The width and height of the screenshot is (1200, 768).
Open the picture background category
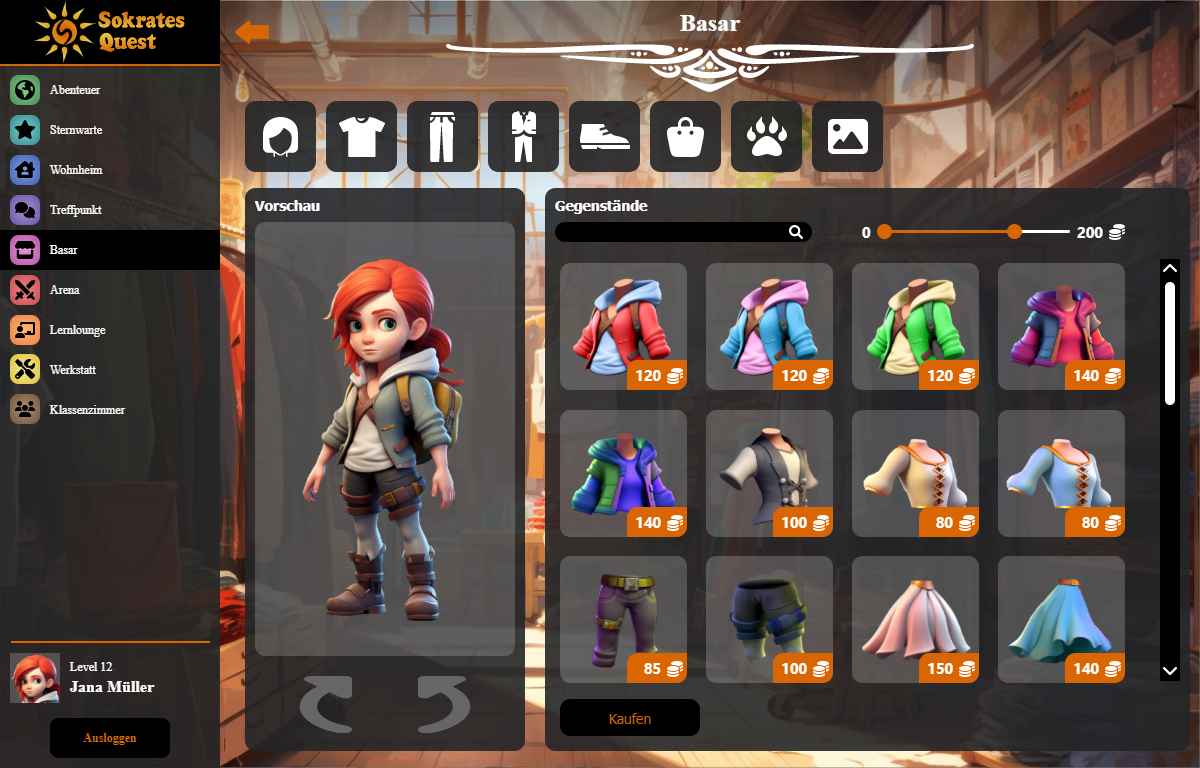tap(847, 136)
